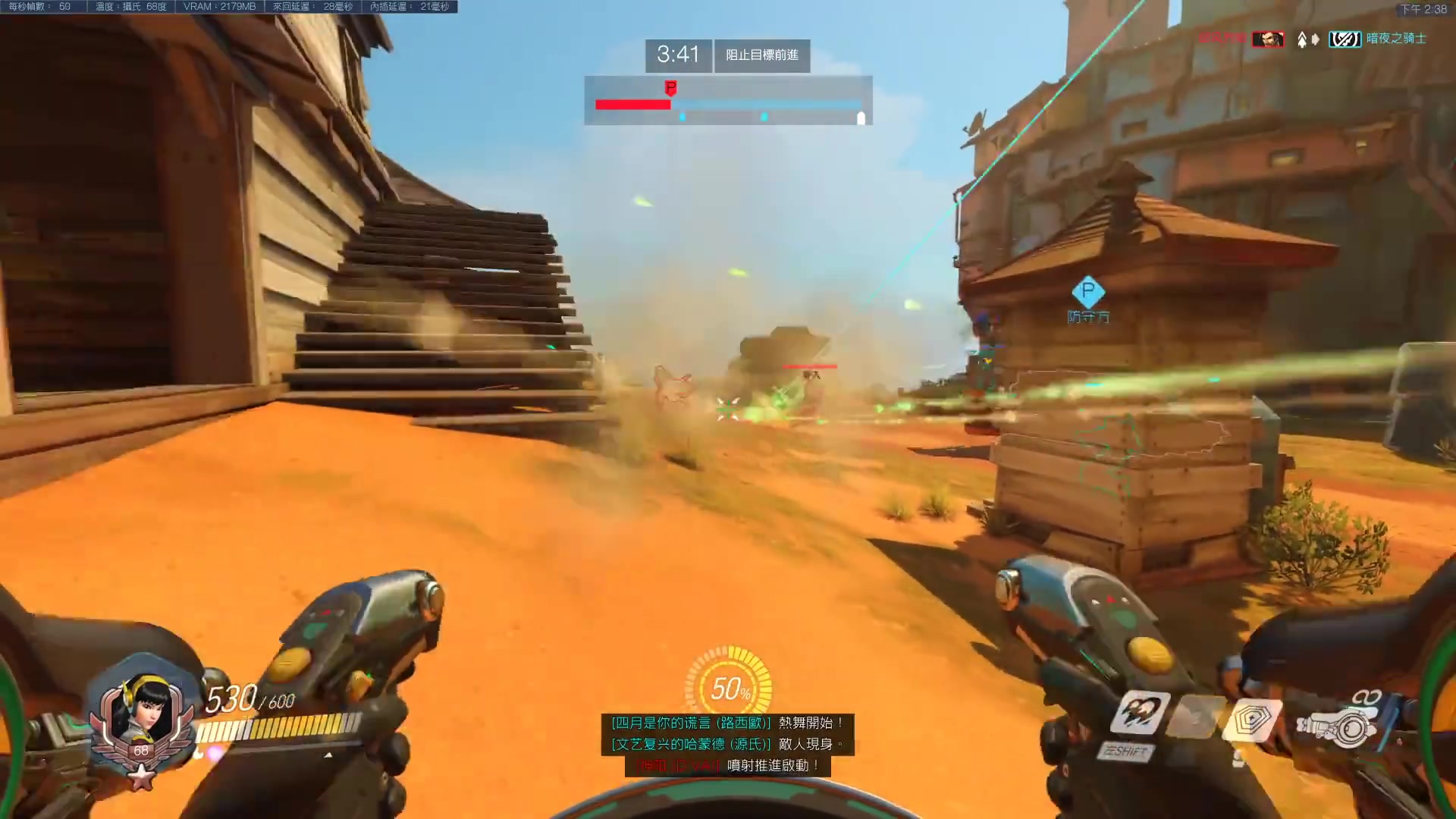1456x819 pixels.
Task: Click the 路西歐 熱舞開始 chat line
Action: (727, 723)
